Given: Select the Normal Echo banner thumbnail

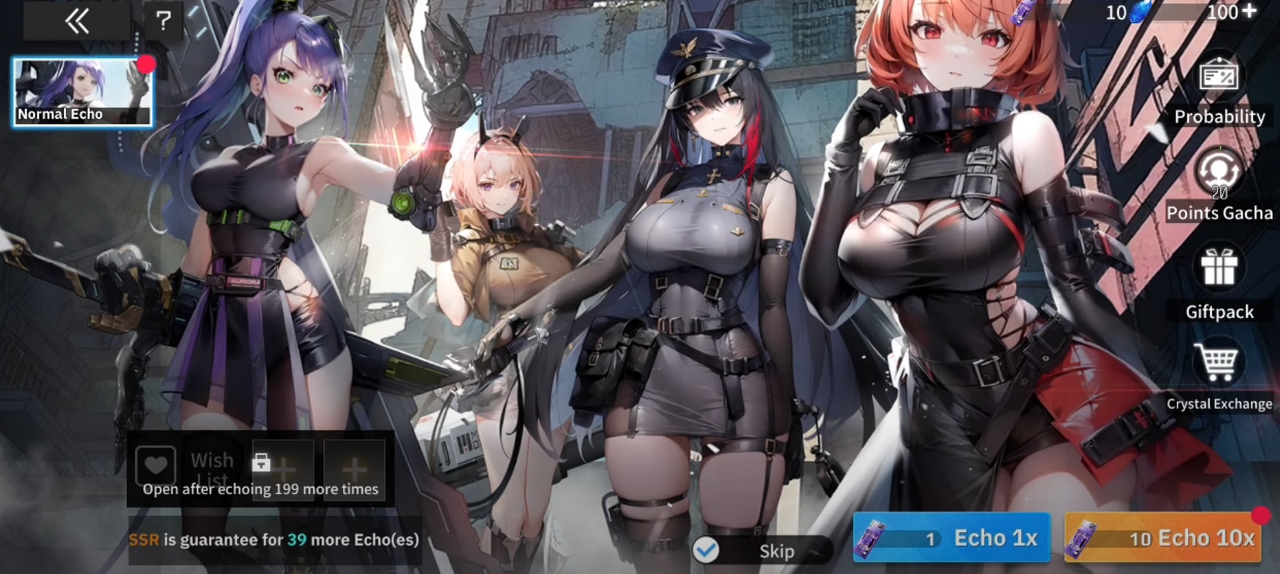Looking at the screenshot, I should pos(82,92).
